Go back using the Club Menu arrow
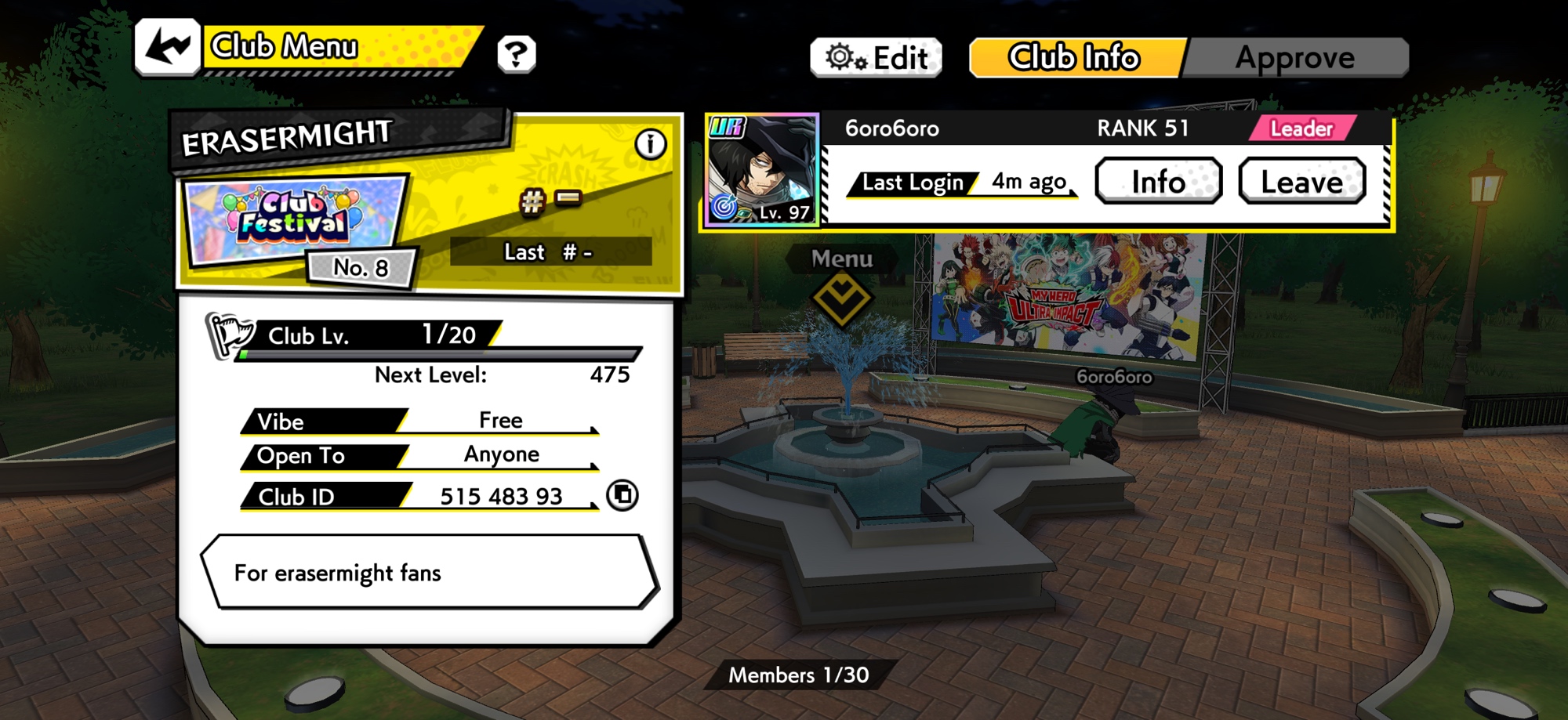Screen dimensions: 1568x720 coord(167,47)
